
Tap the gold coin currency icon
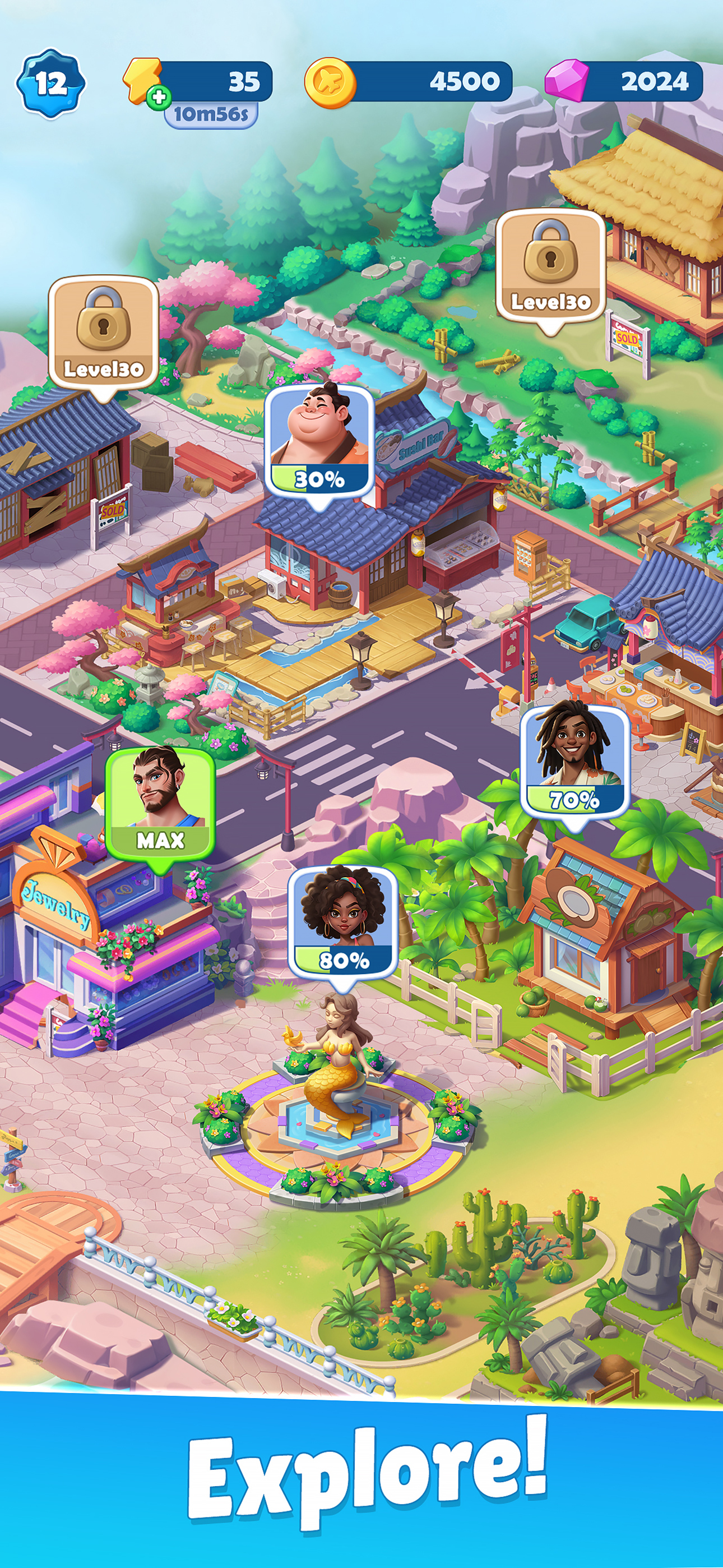(330, 82)
